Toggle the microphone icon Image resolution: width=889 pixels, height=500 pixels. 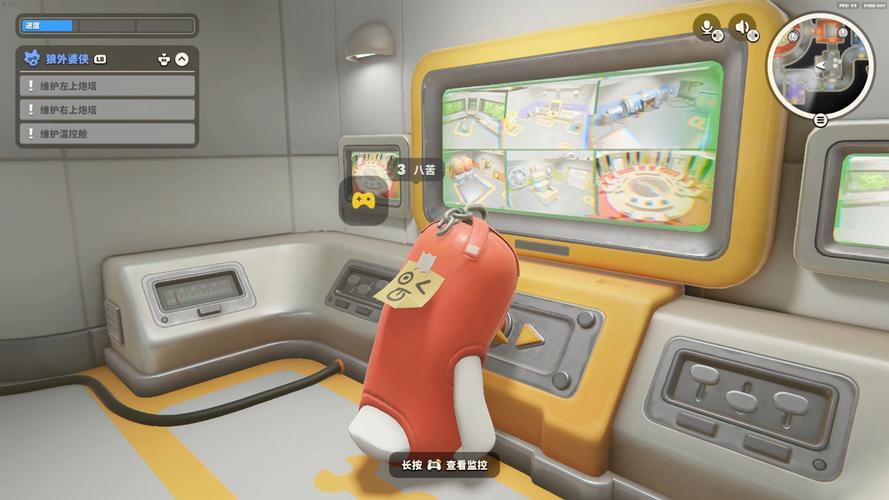(x=709, y=29)
